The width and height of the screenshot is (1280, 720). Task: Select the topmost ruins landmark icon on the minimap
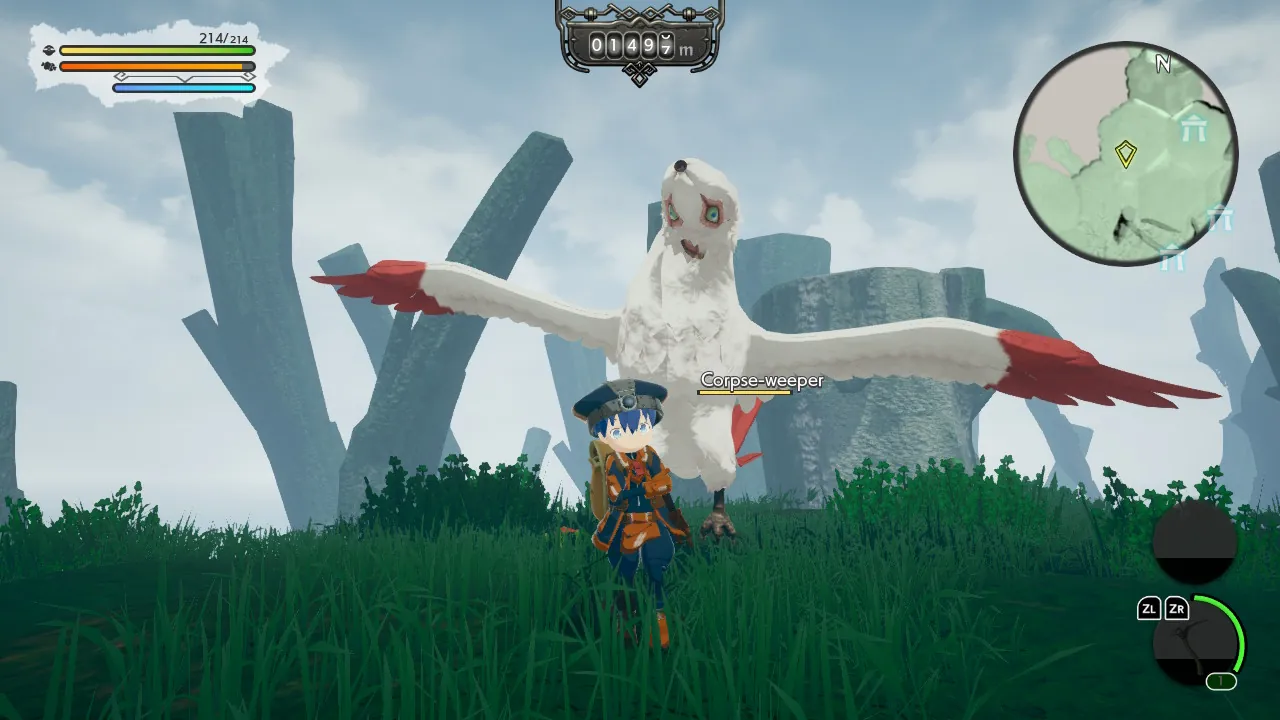pyautogui.click(x=1193, y=127)
